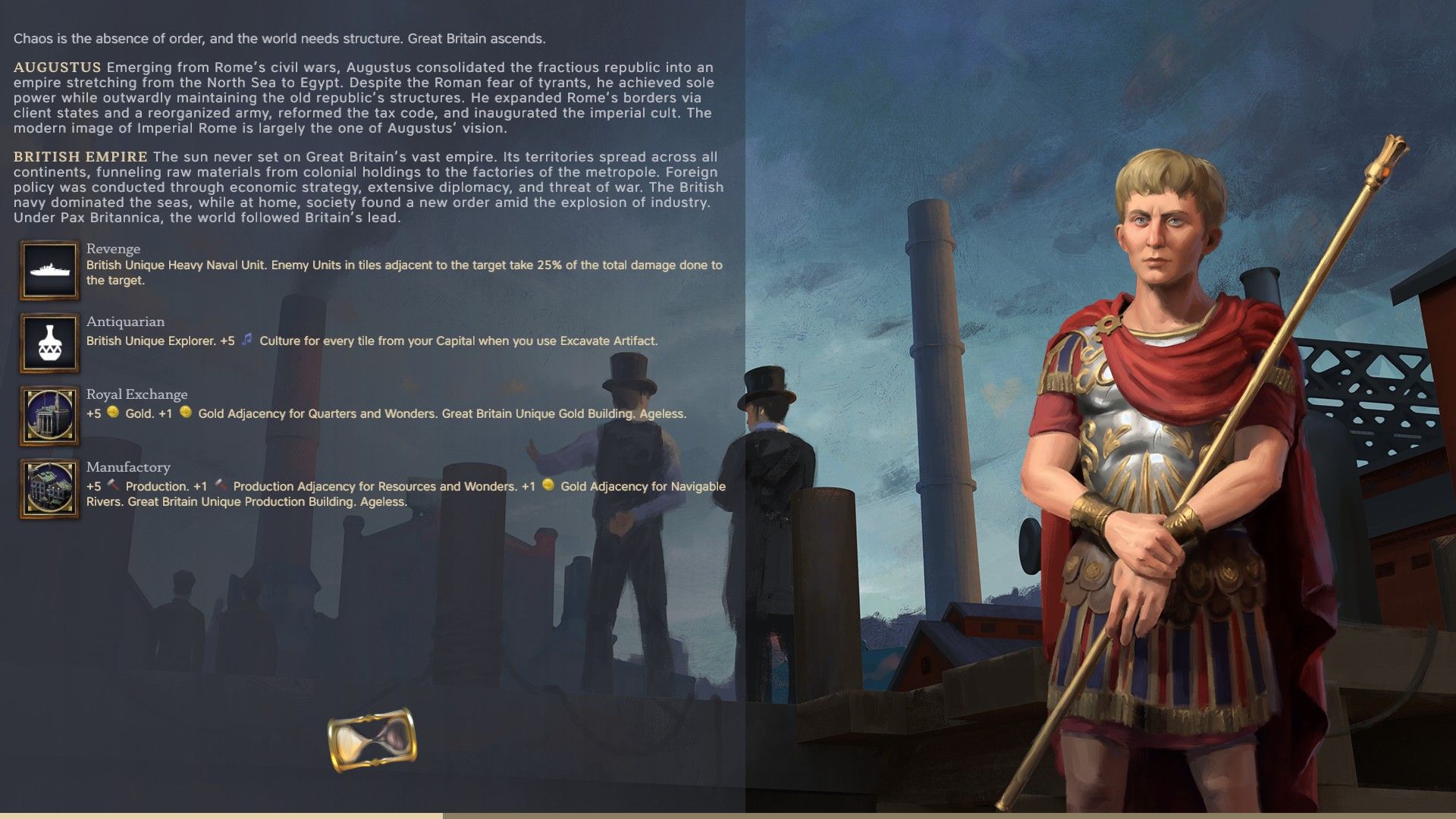Click the Antiquarian explorer vase icon
Image resolution: width=1456 pixels, height=819 pixels.
49,343
